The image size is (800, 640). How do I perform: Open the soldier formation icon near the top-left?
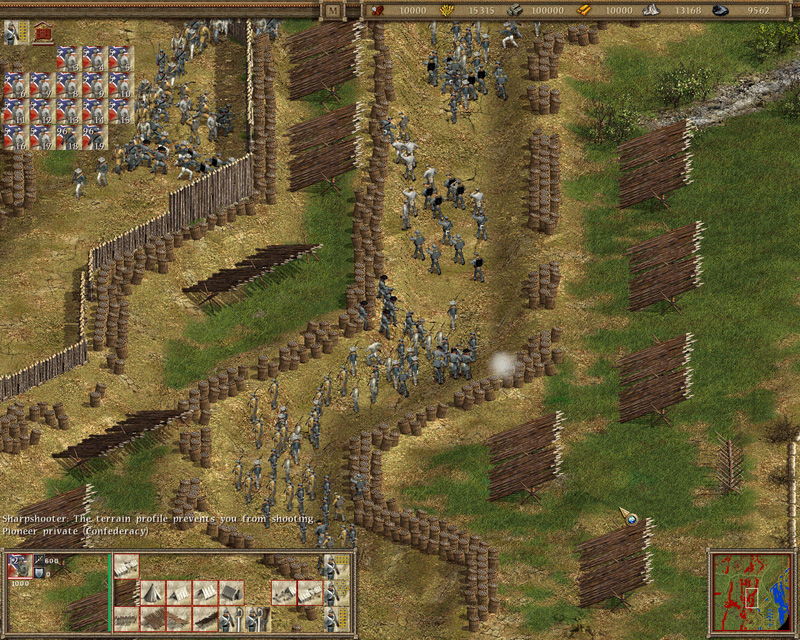13,33
